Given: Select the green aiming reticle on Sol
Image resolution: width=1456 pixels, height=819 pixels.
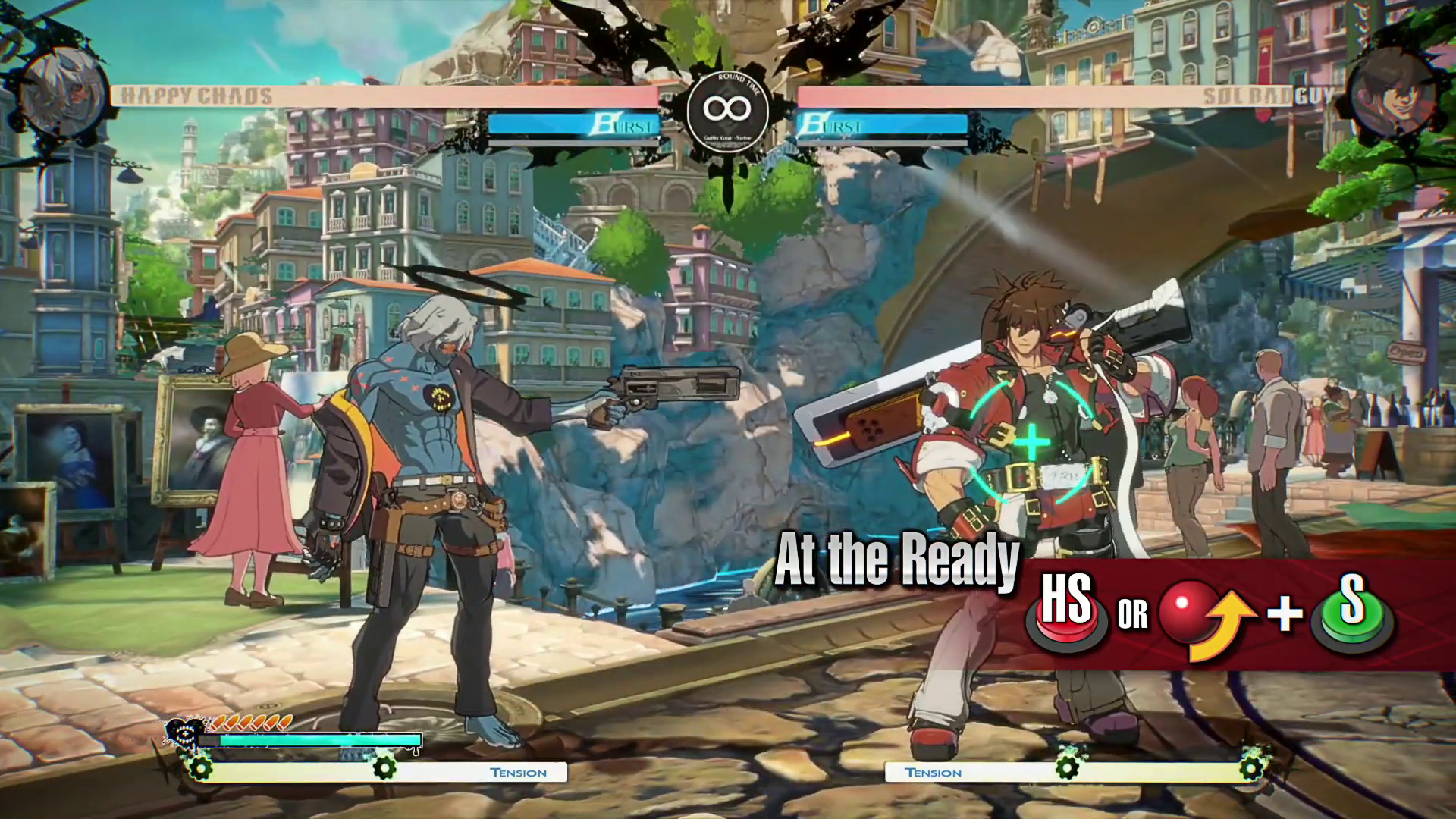Looking at the screenshot, I should [1032, 444].
